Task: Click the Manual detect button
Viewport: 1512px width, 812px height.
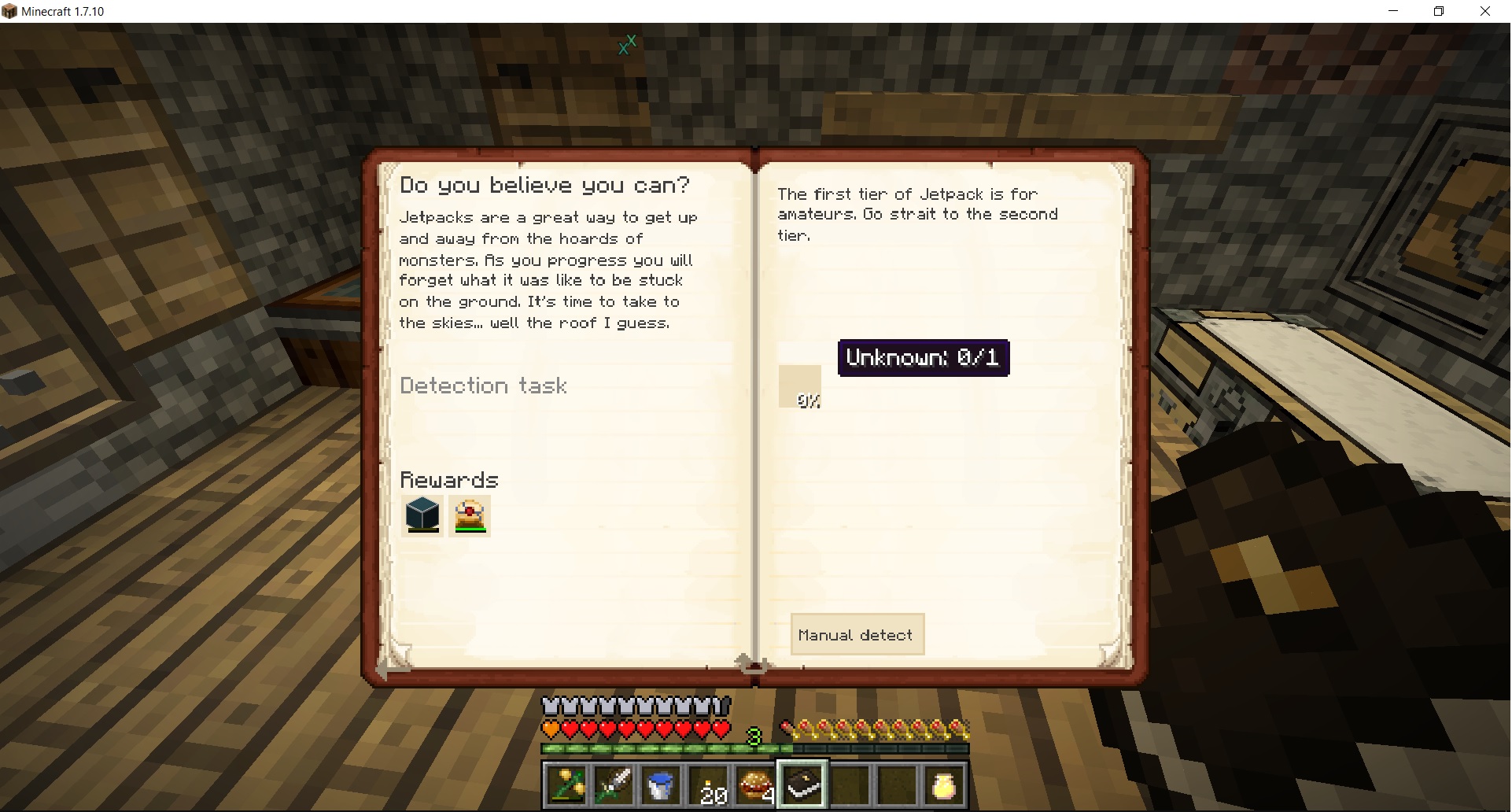Action: click(x=857, y=634)
